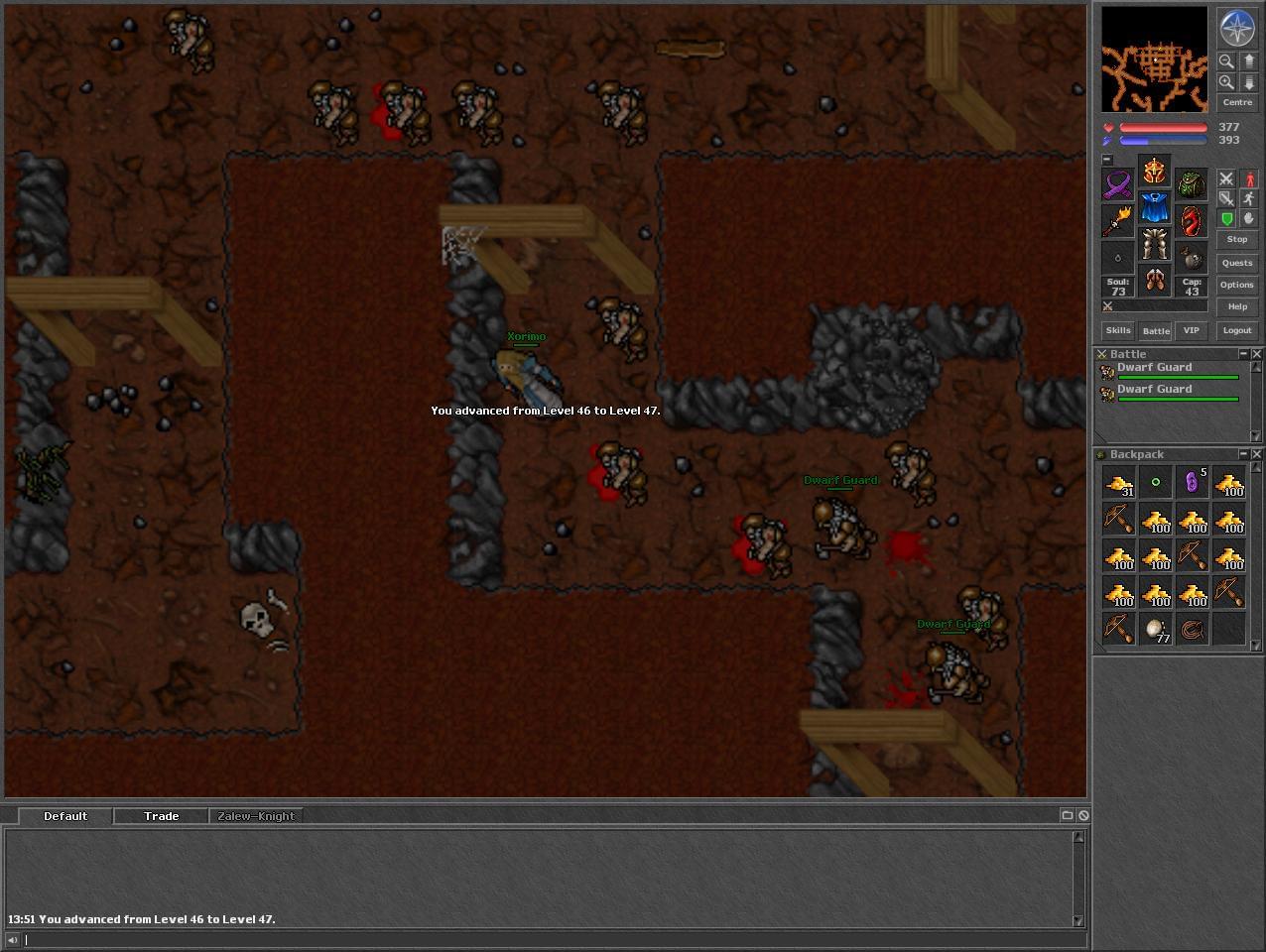This screenshot has width=1266, height=952.
Task: Click the Stop button
Action: click(x=1236, y=239)
